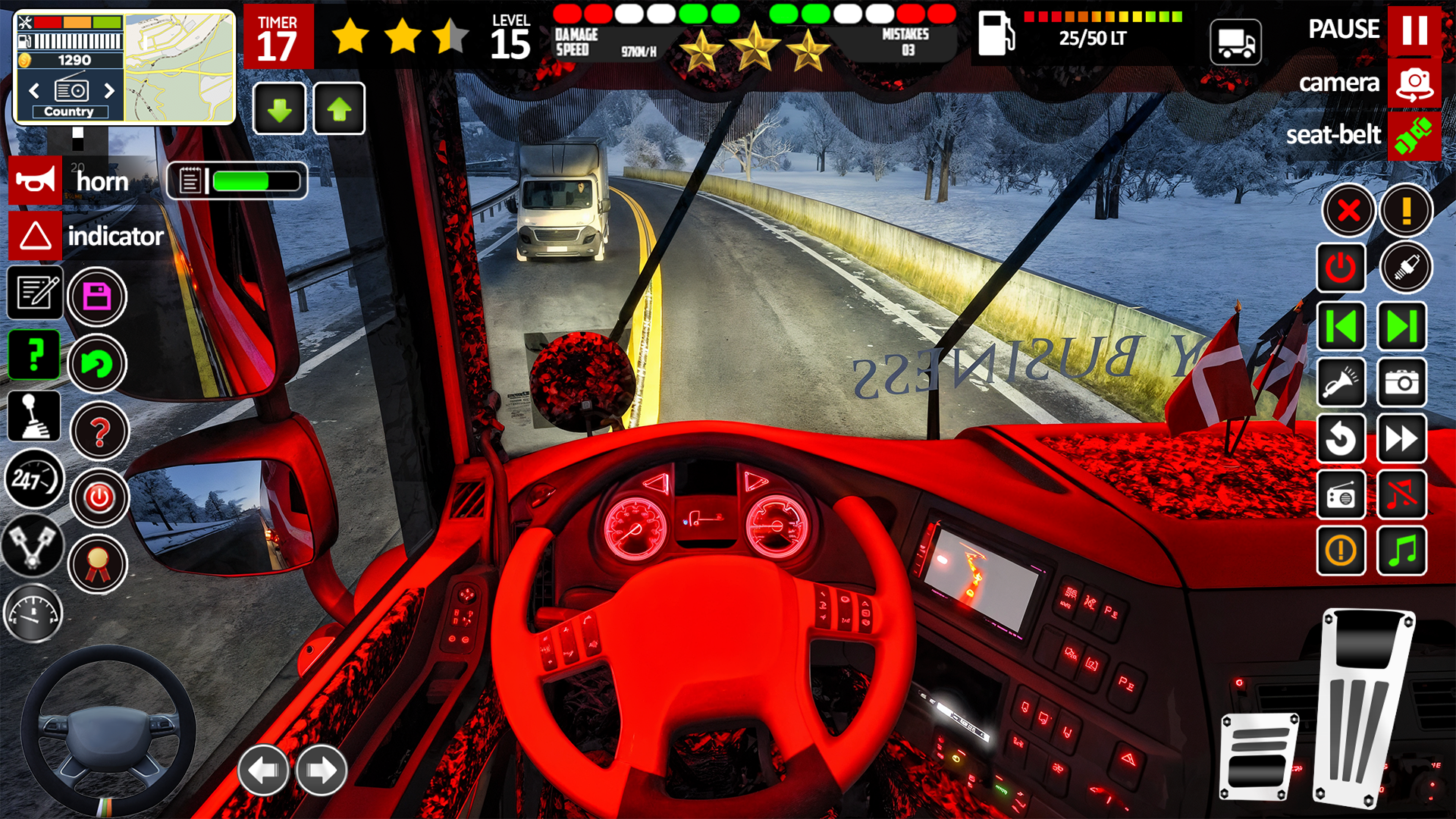Select previous radio station arrow
Viewport: 1456px width, 819px height.
34,91
